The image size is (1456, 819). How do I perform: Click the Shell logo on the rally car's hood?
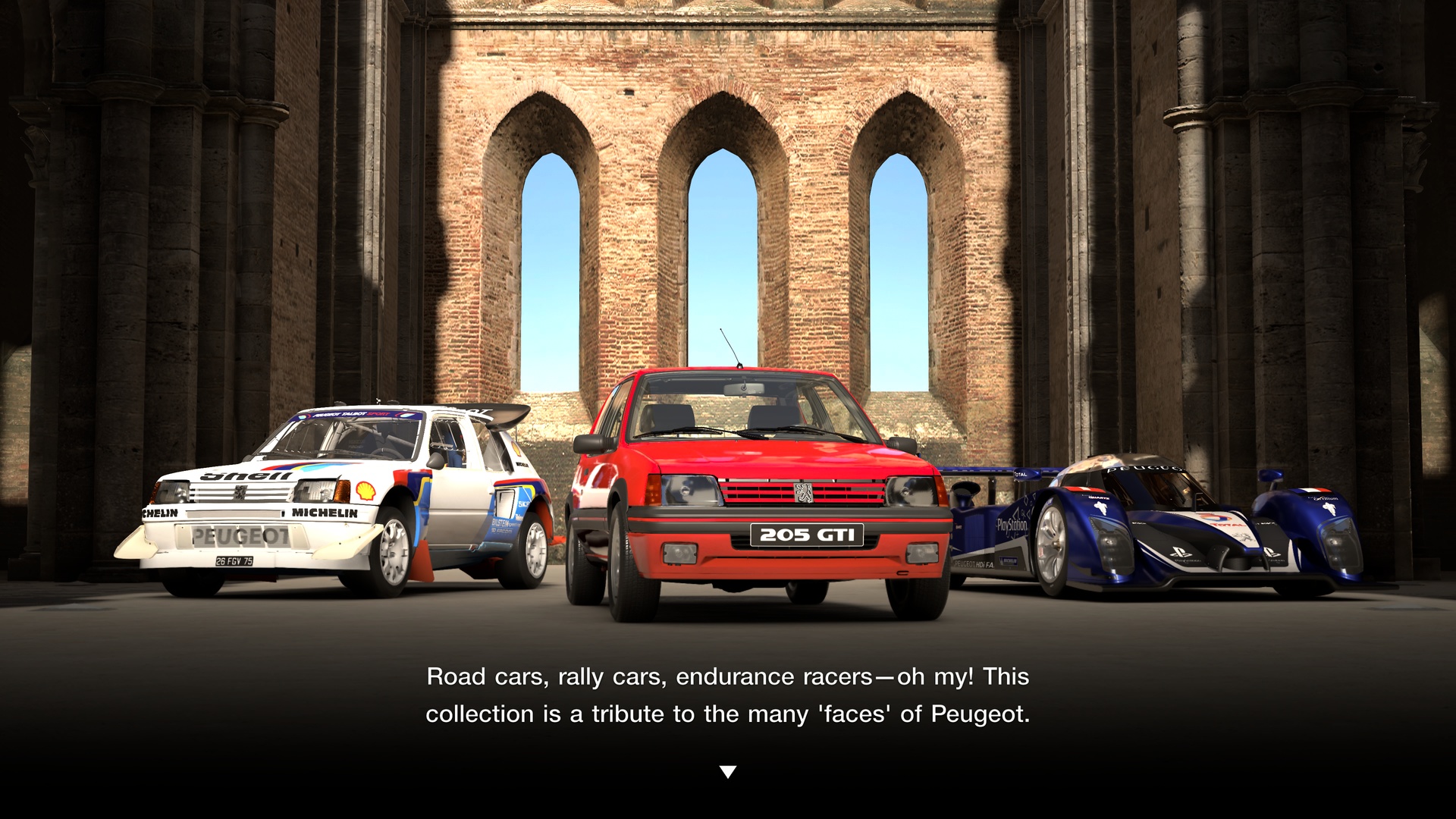pyautogui.click(x=246, y=476)
